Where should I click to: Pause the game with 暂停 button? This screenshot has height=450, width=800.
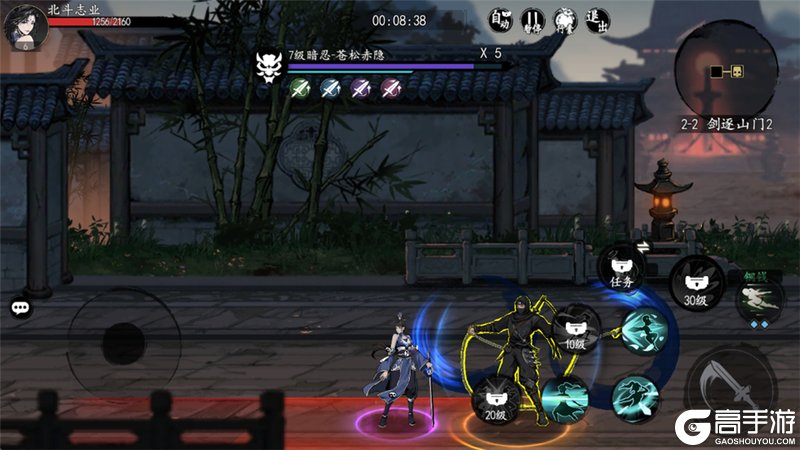(x=533, y=20)
